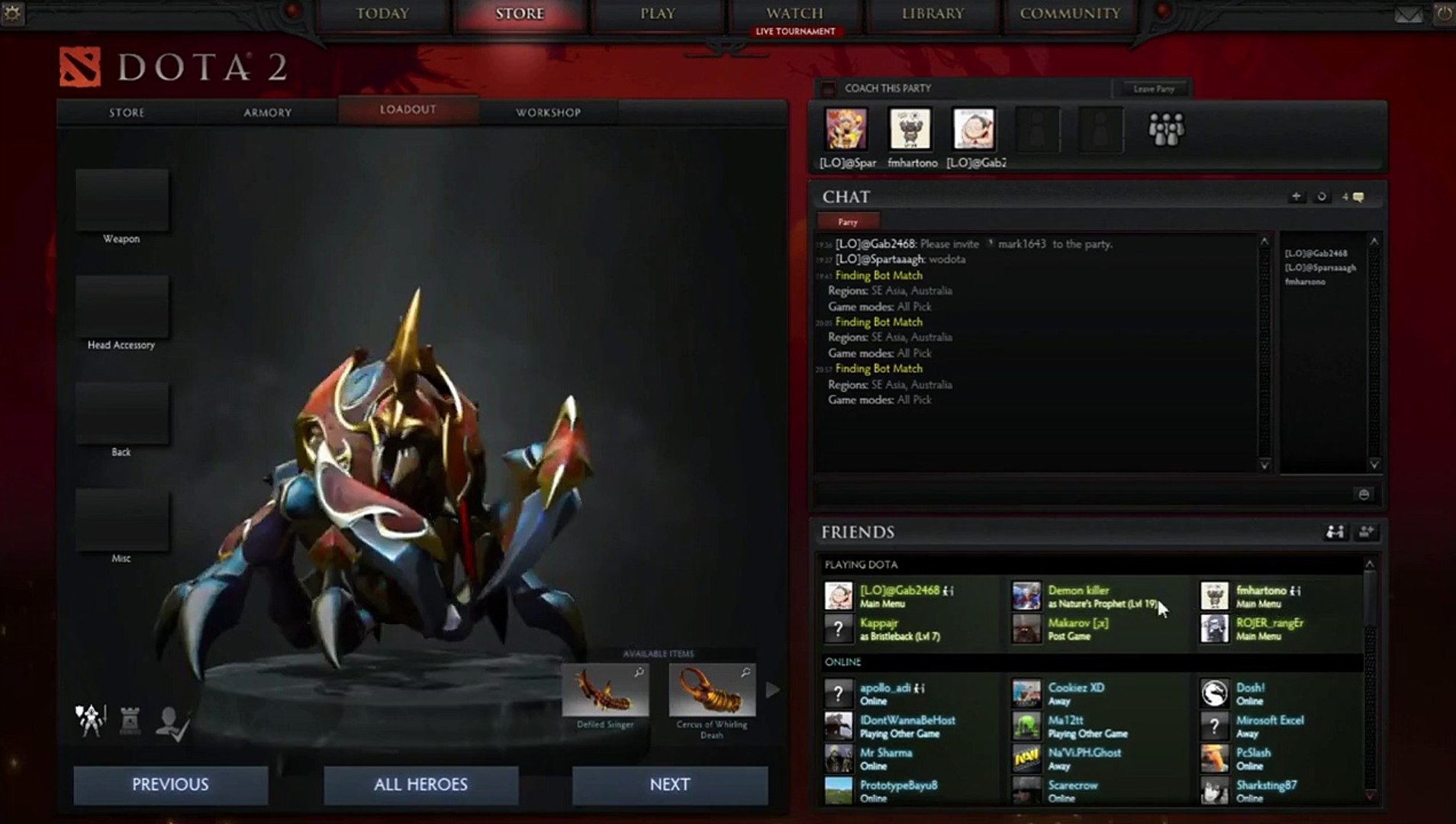
Task: Leave the current party
Action: pos(1153,89)
